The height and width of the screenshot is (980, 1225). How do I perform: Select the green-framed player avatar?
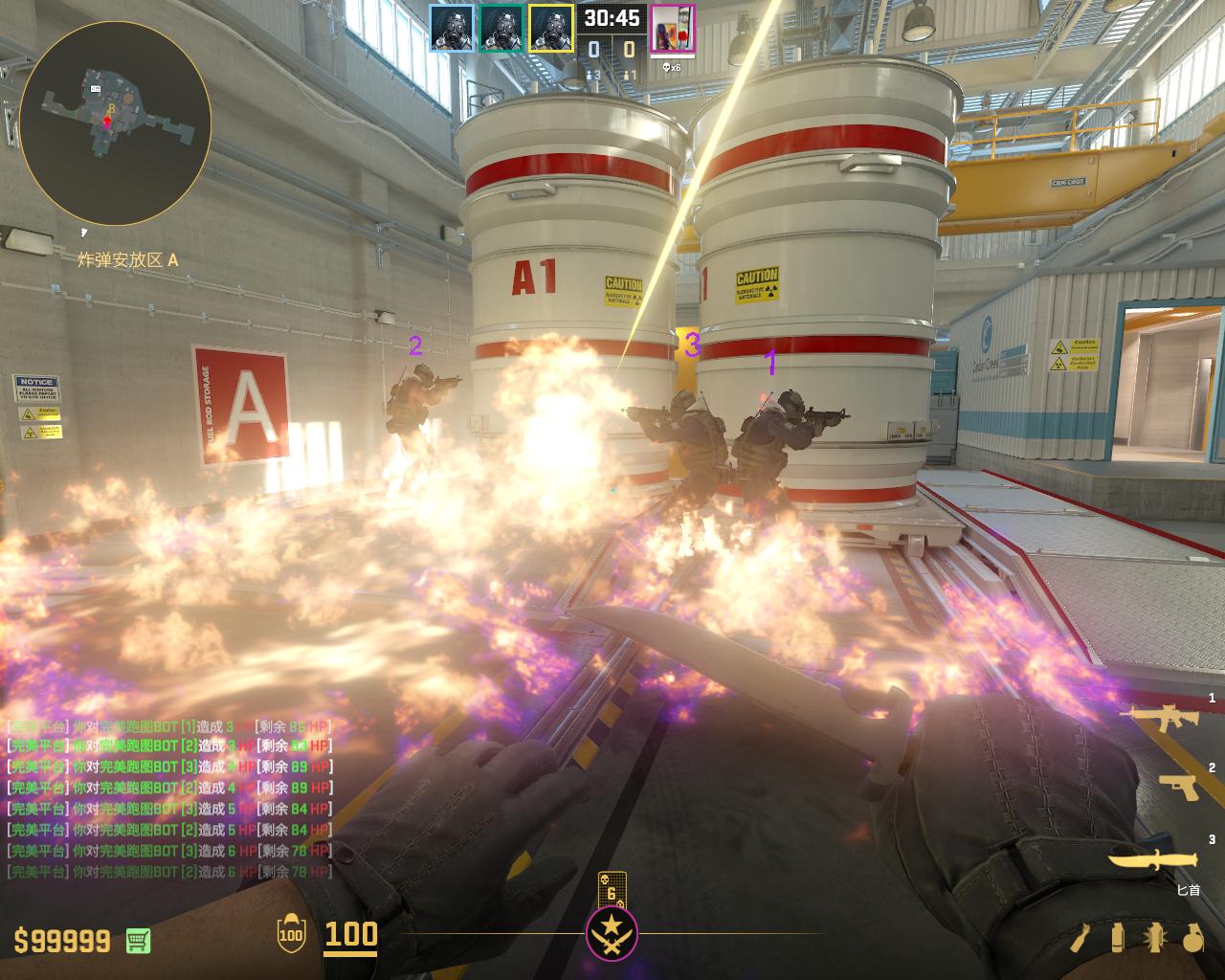pos(501,29)
